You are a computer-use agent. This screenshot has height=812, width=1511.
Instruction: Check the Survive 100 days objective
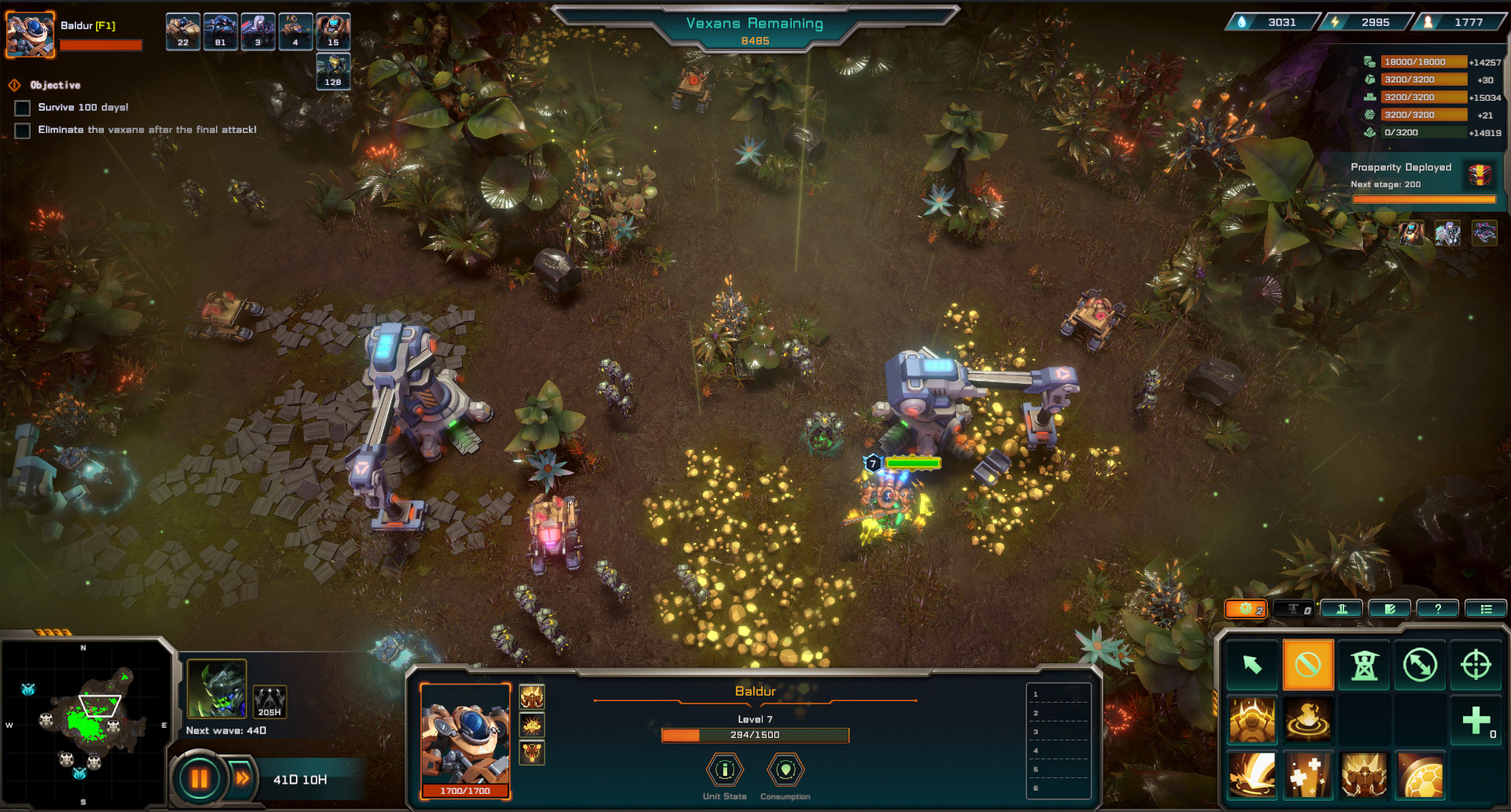(x=21, y=108)
